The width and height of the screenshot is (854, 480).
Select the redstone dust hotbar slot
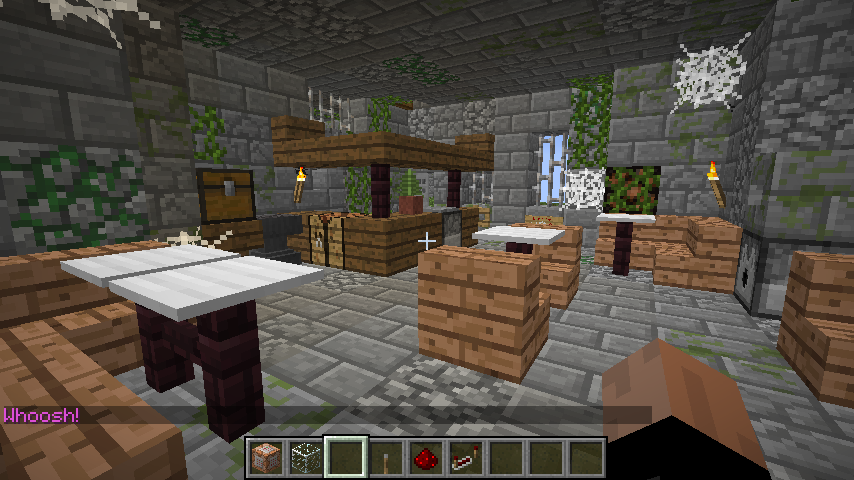tap(427, 458)
